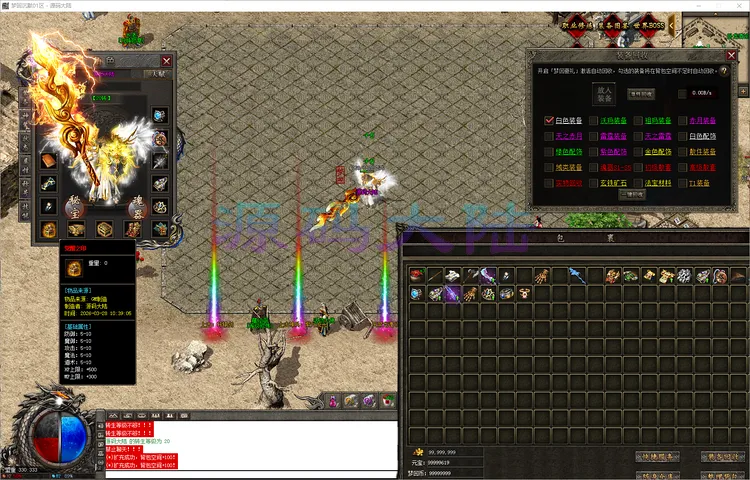Uncheck the 白色装备 recycle checkbox
The image size is (750, 480).
pos(549,120)
